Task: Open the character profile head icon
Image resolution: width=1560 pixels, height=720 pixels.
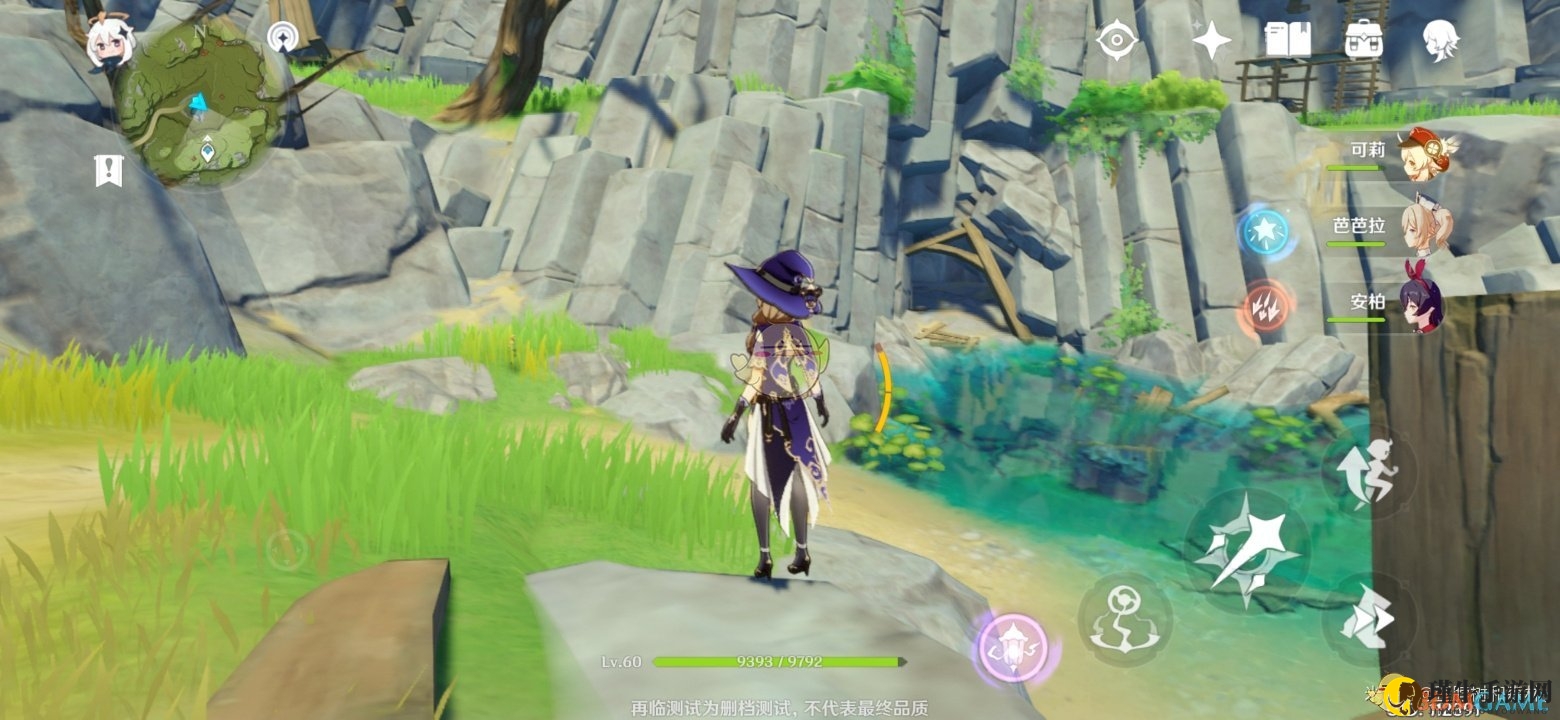Action: (x=1441, y=40)
